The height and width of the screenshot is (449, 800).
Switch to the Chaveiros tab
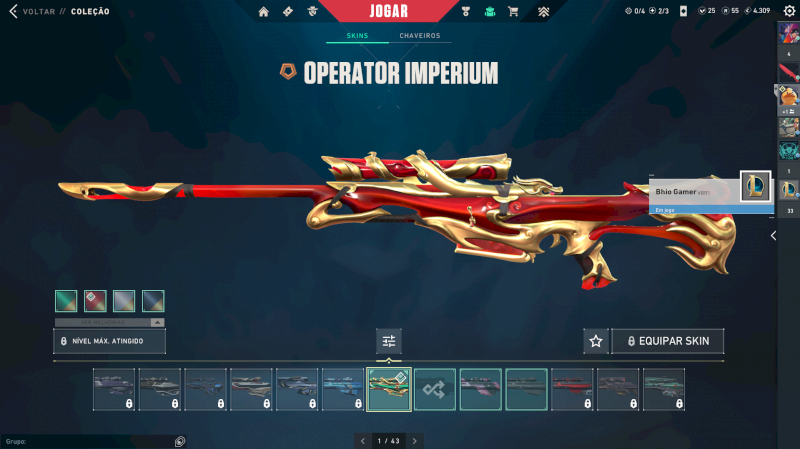click(419, 36)
